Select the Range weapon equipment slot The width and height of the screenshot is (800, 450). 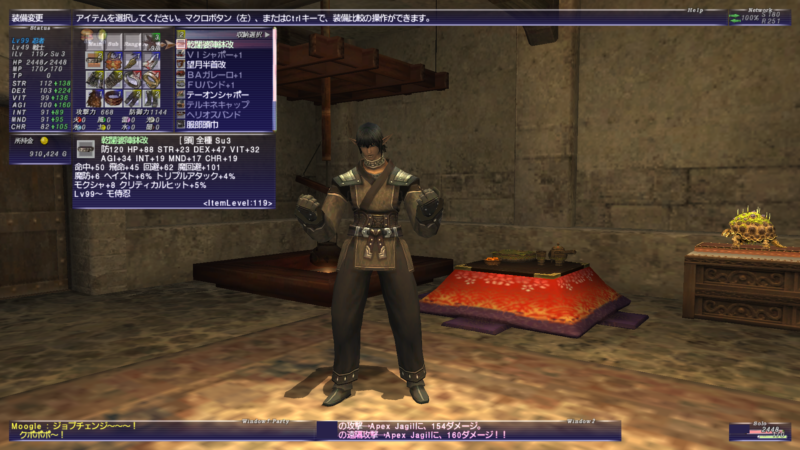(x=131, y=42)
